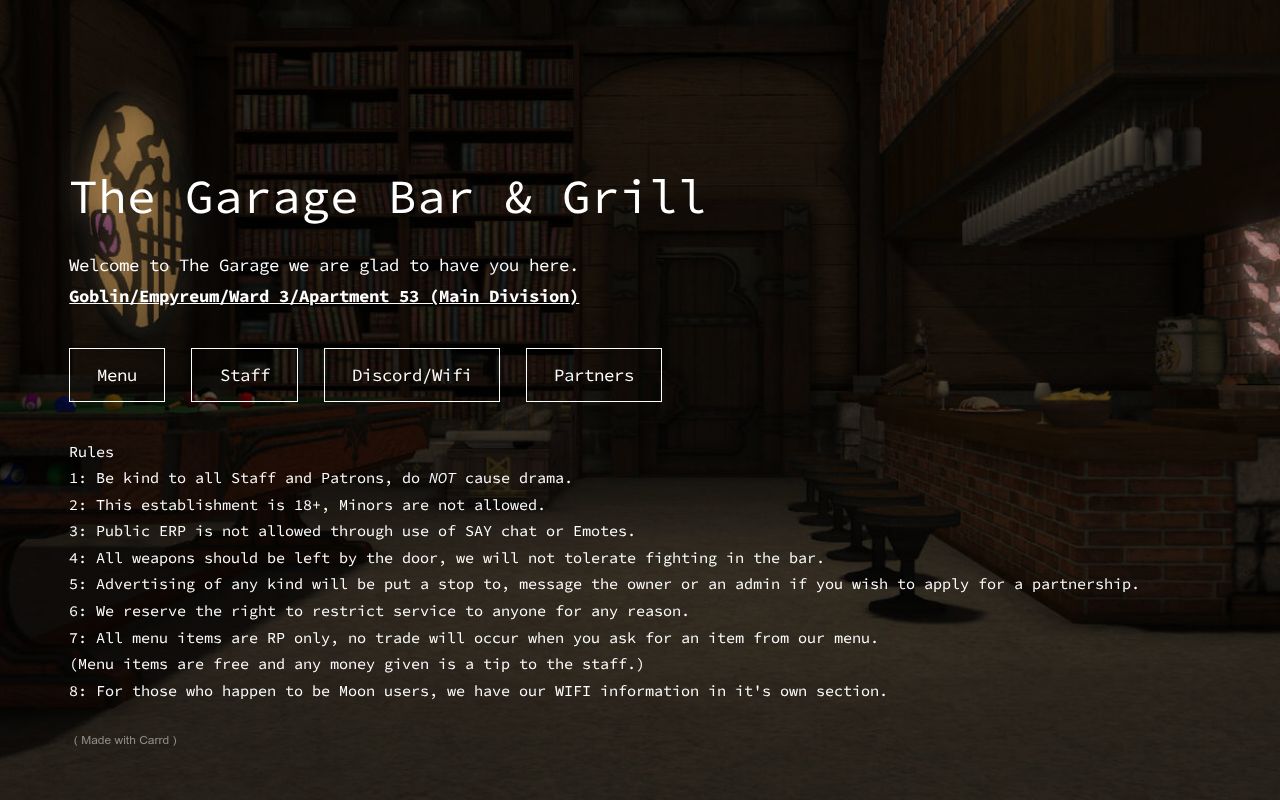
Task: Select the Public ERP rule line
Action: click(x=350, y=531)
